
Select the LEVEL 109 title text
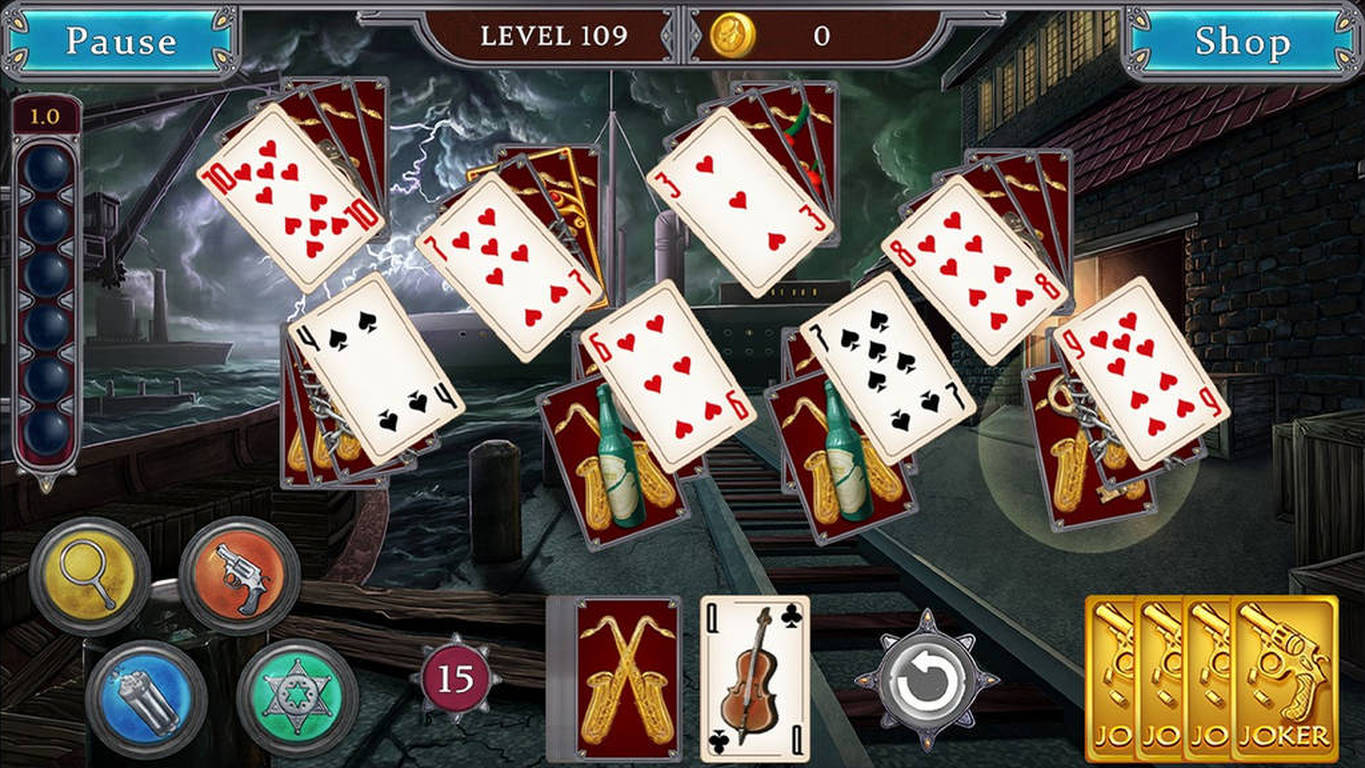pos(554,37)
